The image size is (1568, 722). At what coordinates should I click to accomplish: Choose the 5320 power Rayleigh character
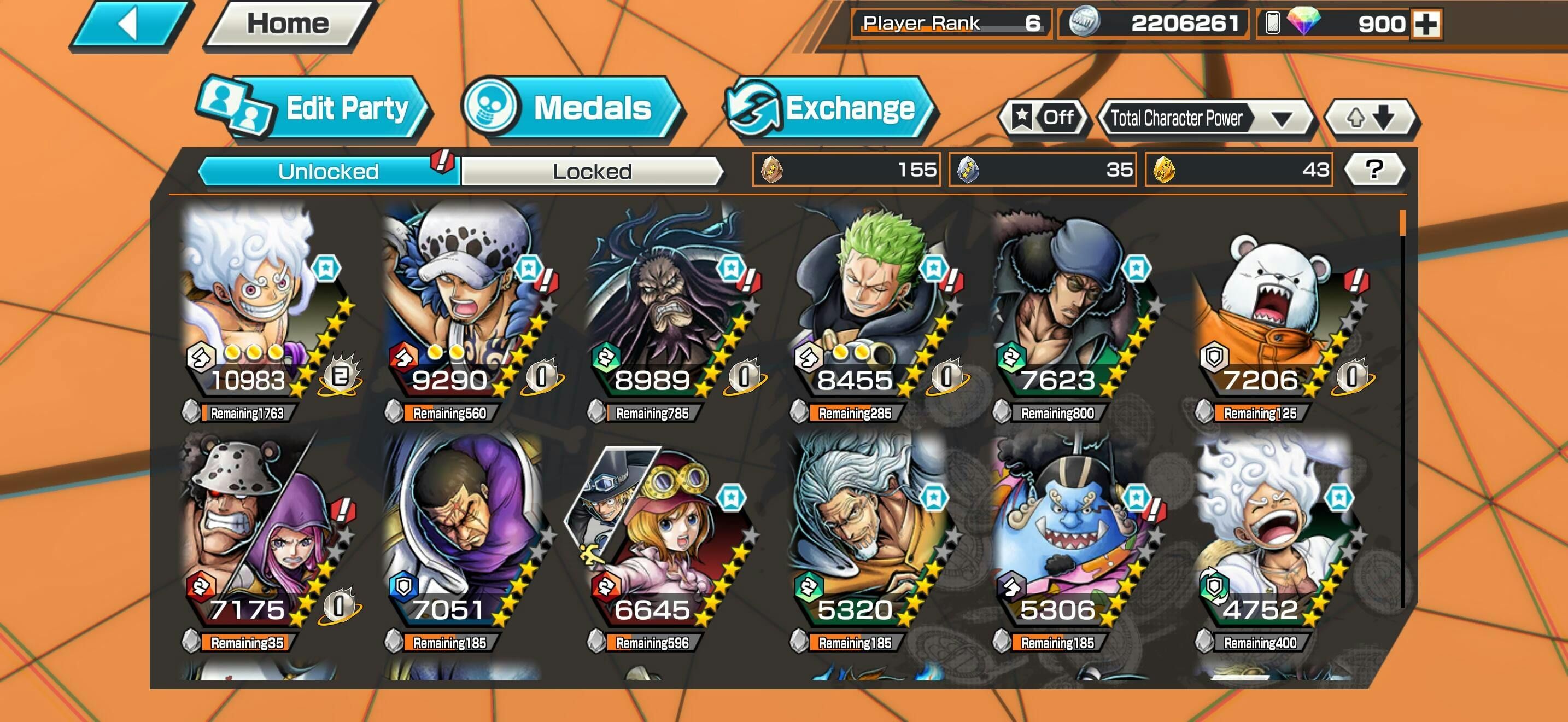pyautogui.click(x=868, y=535)
